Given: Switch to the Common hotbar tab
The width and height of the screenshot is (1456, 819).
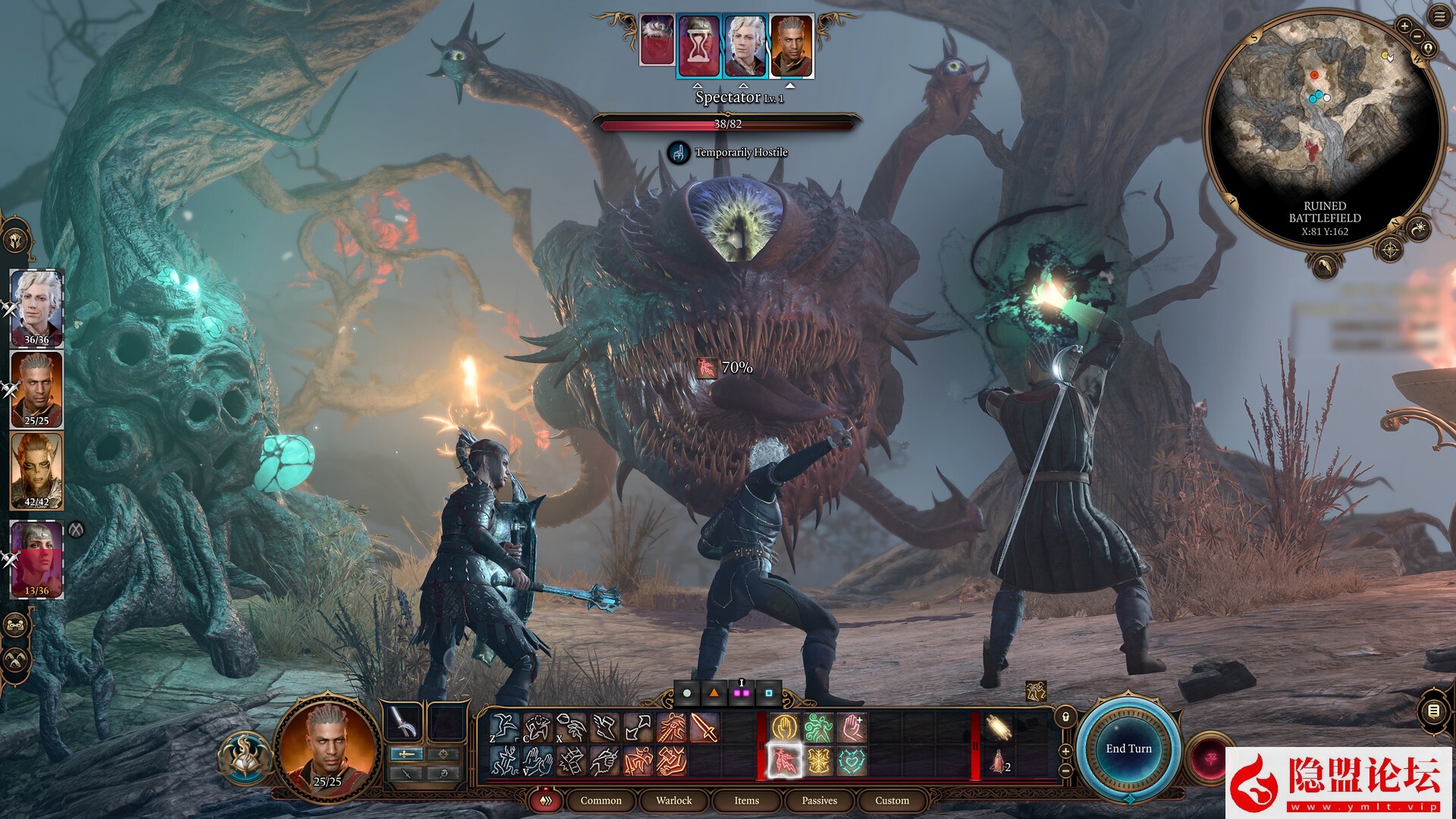Looking at the screenshot, I should point(601,801).
